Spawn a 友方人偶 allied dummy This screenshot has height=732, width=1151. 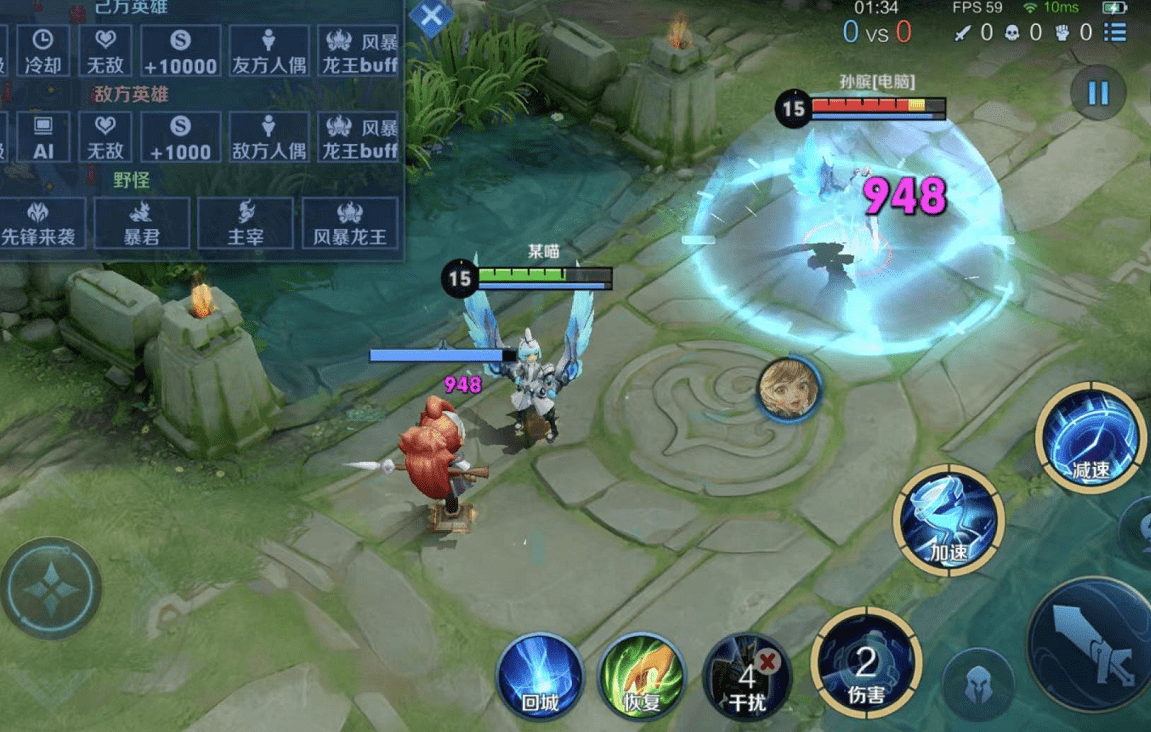click(x=268, y=51)
